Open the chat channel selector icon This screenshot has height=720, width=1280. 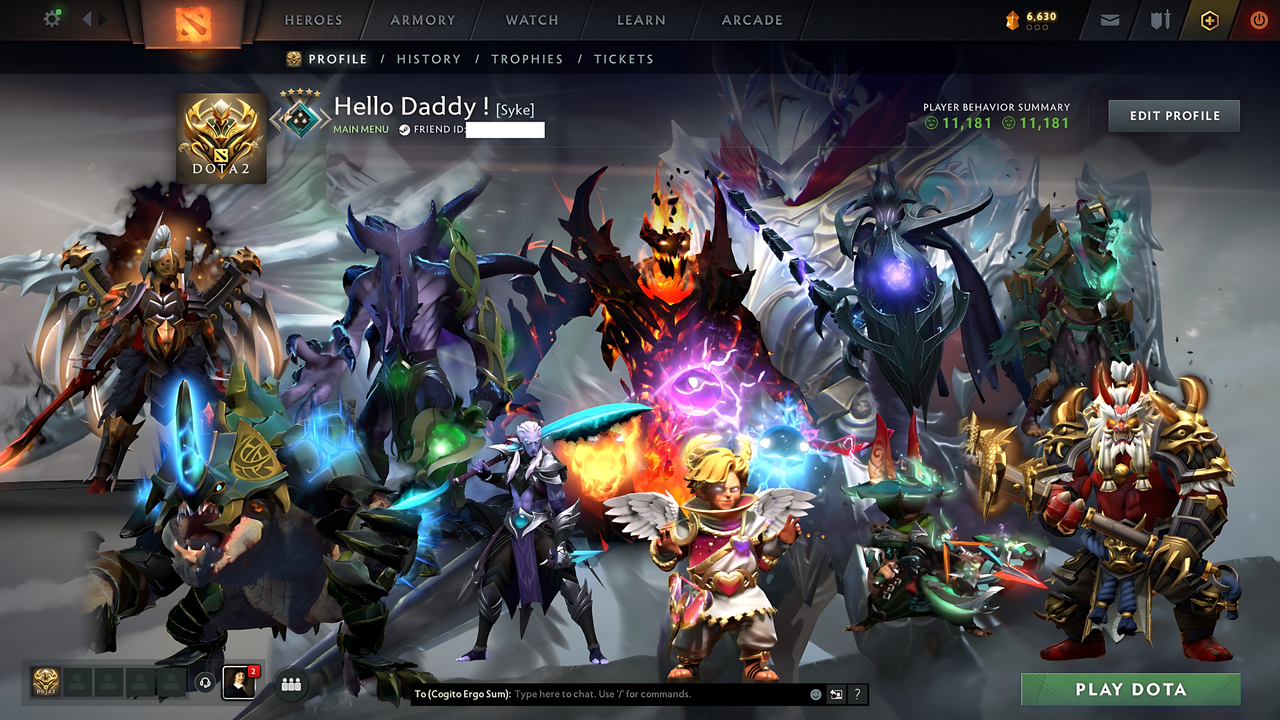point(835,694)
